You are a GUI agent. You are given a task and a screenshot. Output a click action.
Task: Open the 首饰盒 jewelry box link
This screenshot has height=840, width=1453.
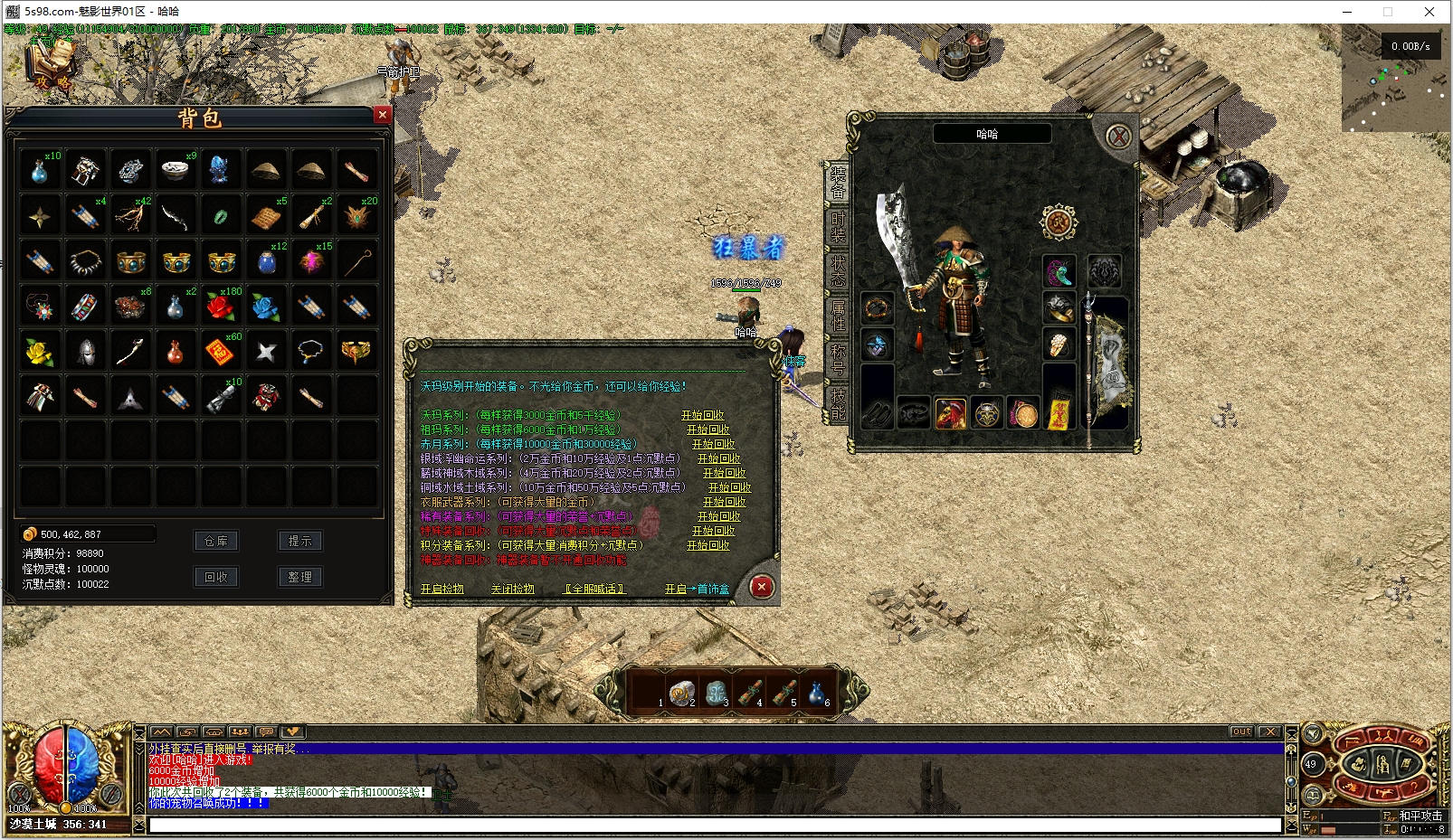tap(697, 589)
